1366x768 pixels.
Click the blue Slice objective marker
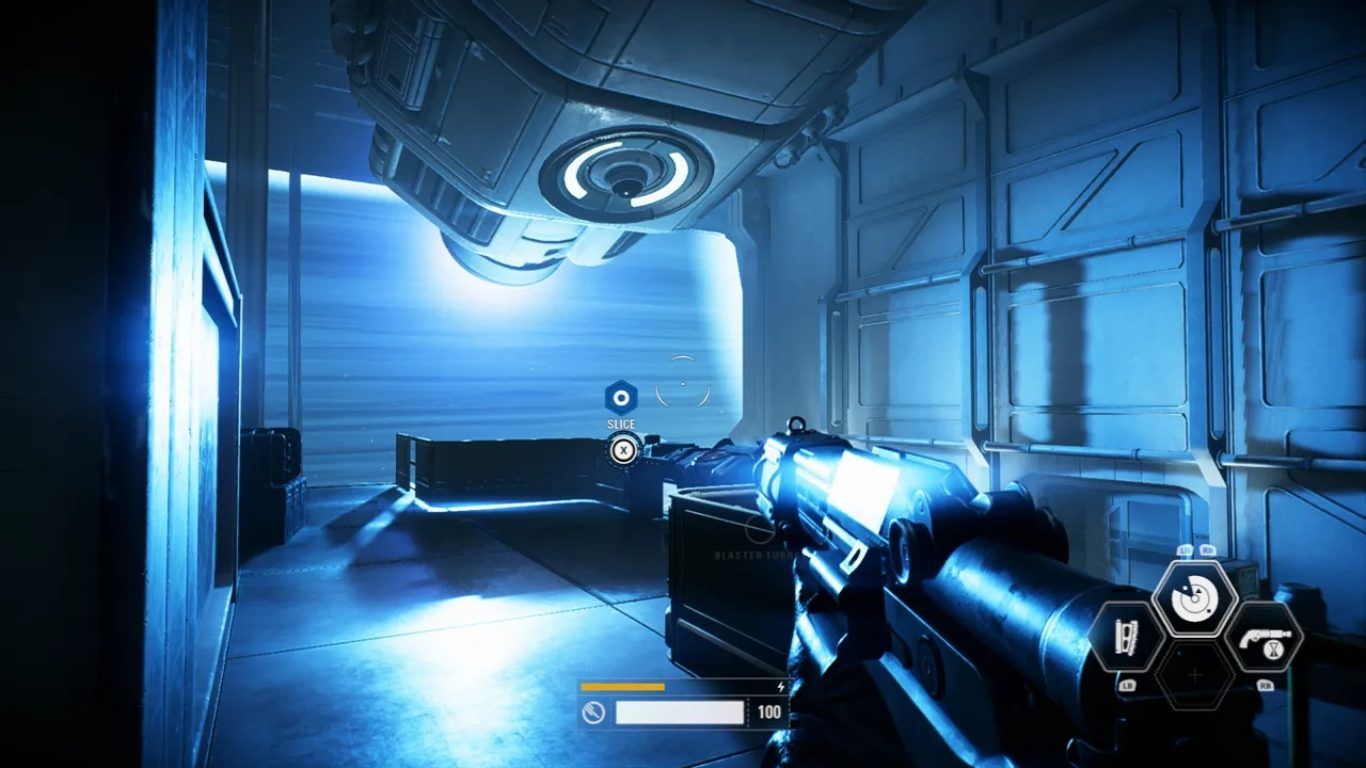621,399
